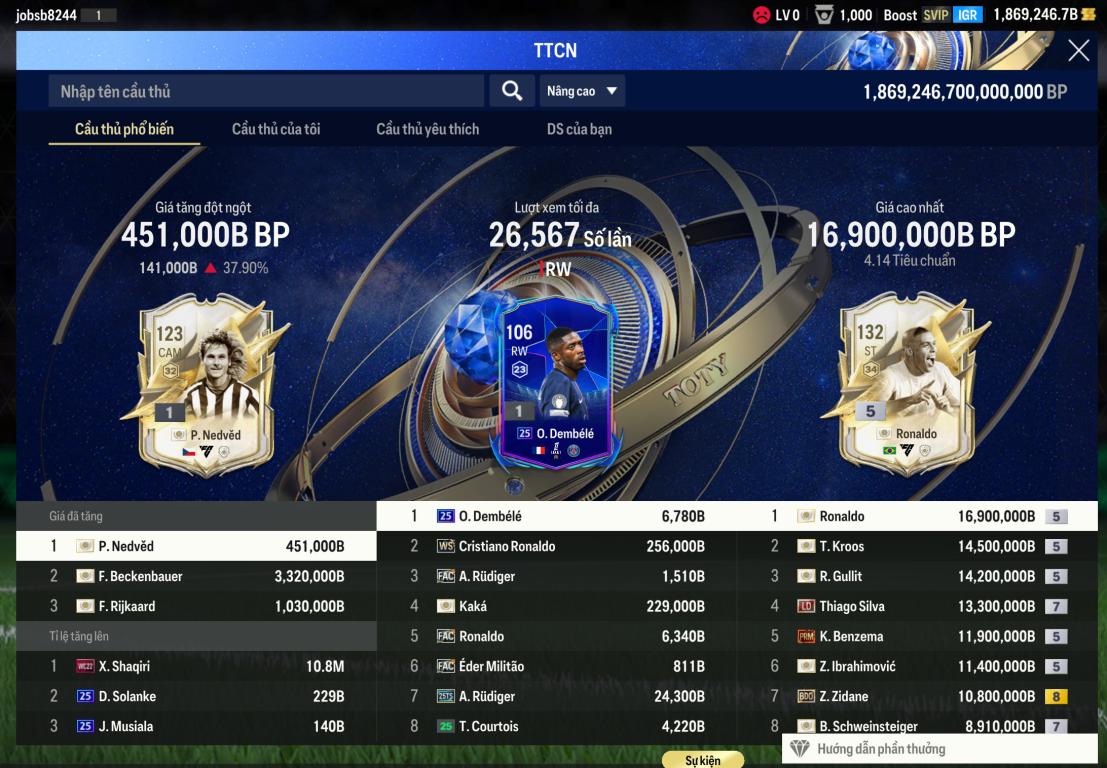Open the X. Shaqiri row

click(x=196, y=666)
